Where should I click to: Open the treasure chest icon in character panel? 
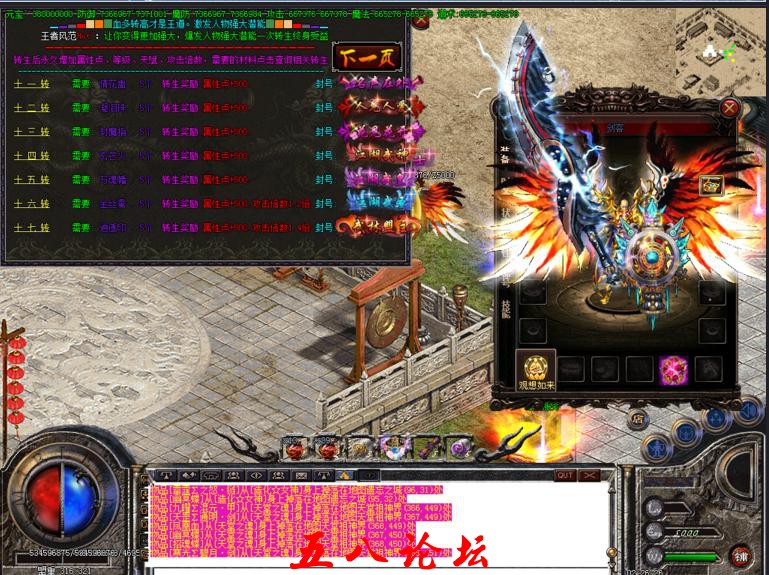tap(711, 185)
